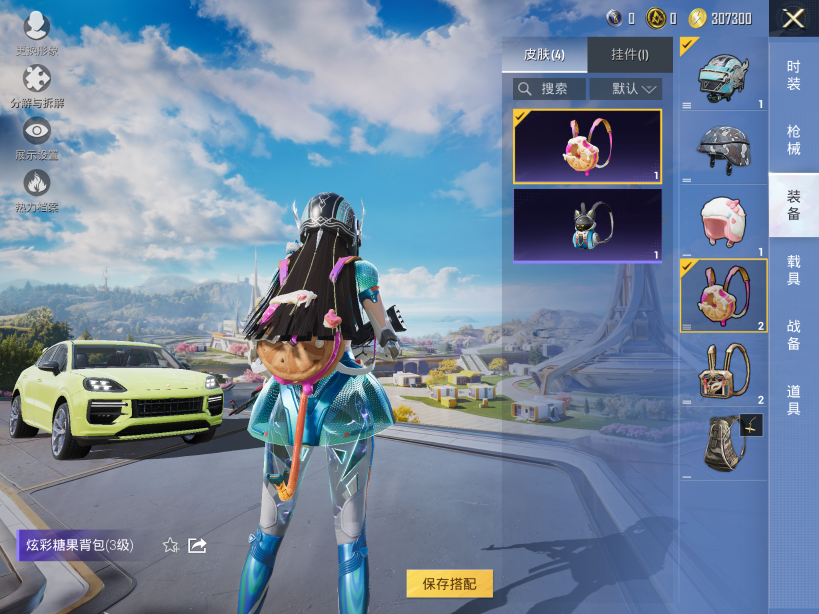The width and height of the screenshot is (819, 614).
Task: Choose the black bunny backpack skin
Action: (587, 226)
